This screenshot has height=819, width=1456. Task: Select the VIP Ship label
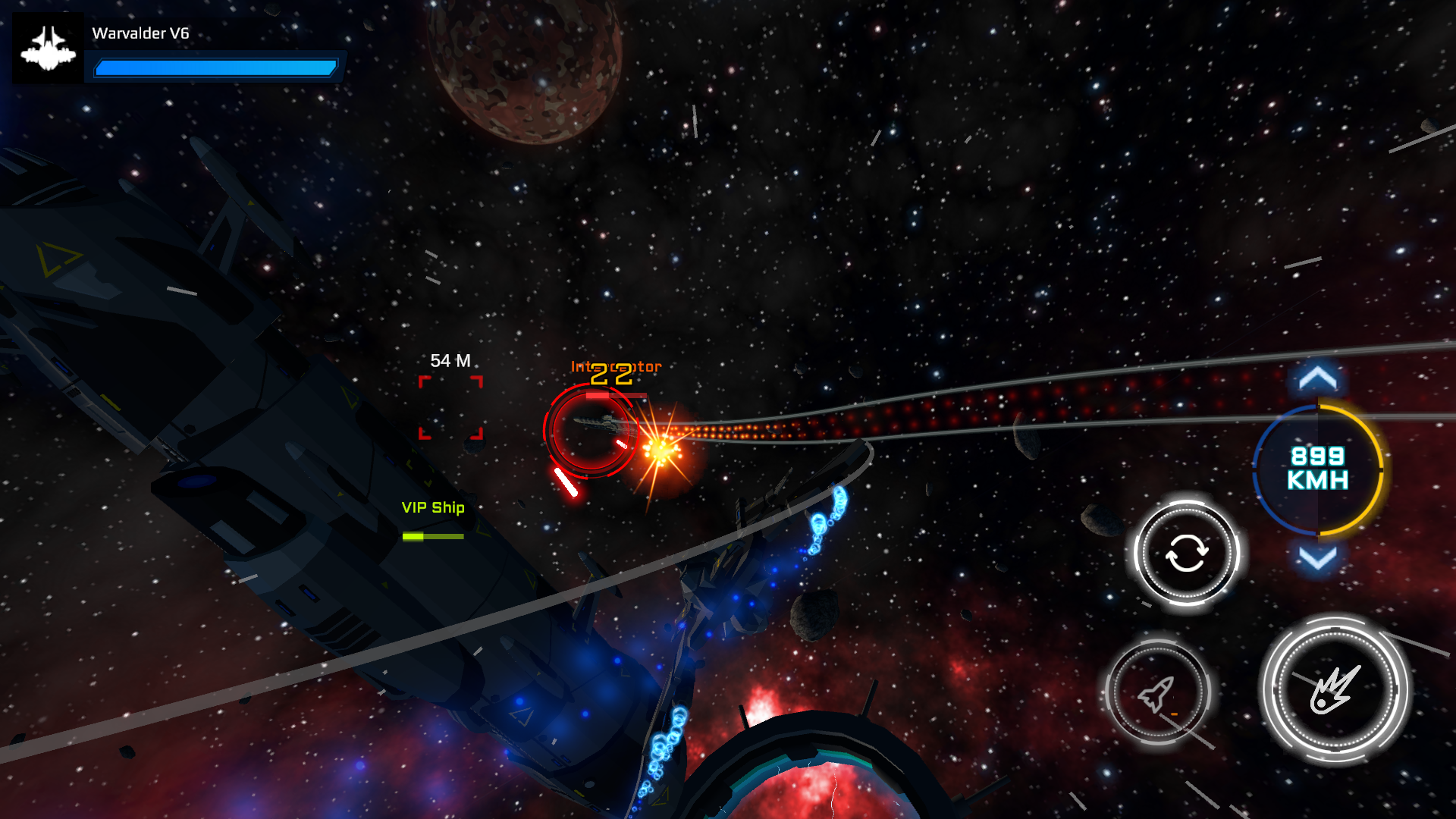(432, 508)
